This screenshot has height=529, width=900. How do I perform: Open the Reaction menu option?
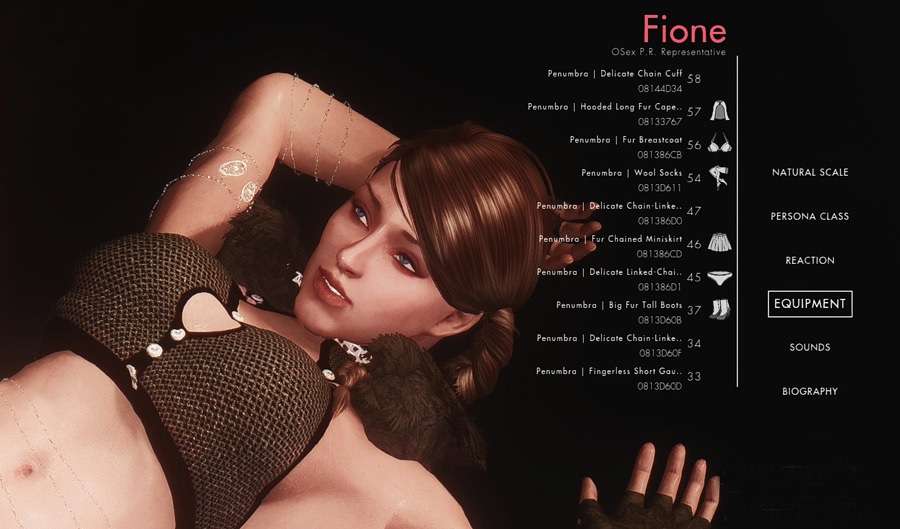pos(809,261)
